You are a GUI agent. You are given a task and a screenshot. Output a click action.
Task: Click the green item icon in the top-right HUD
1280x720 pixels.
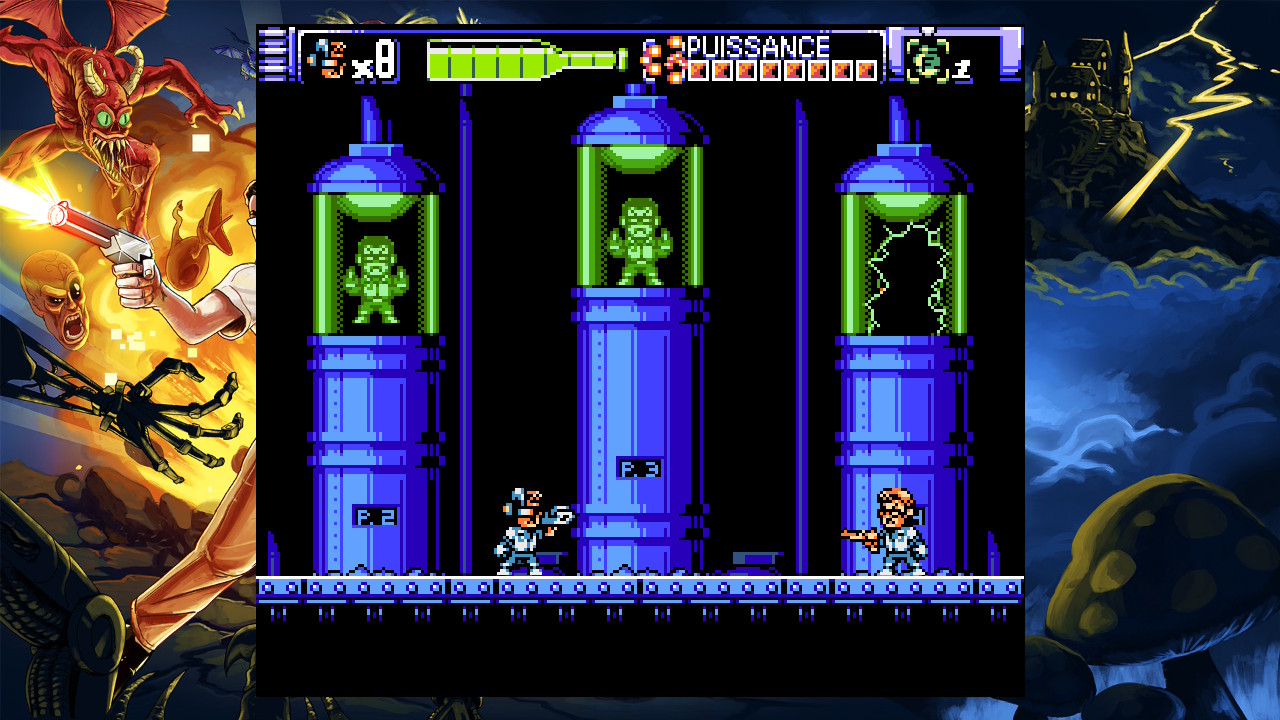(x=926, y=60)
